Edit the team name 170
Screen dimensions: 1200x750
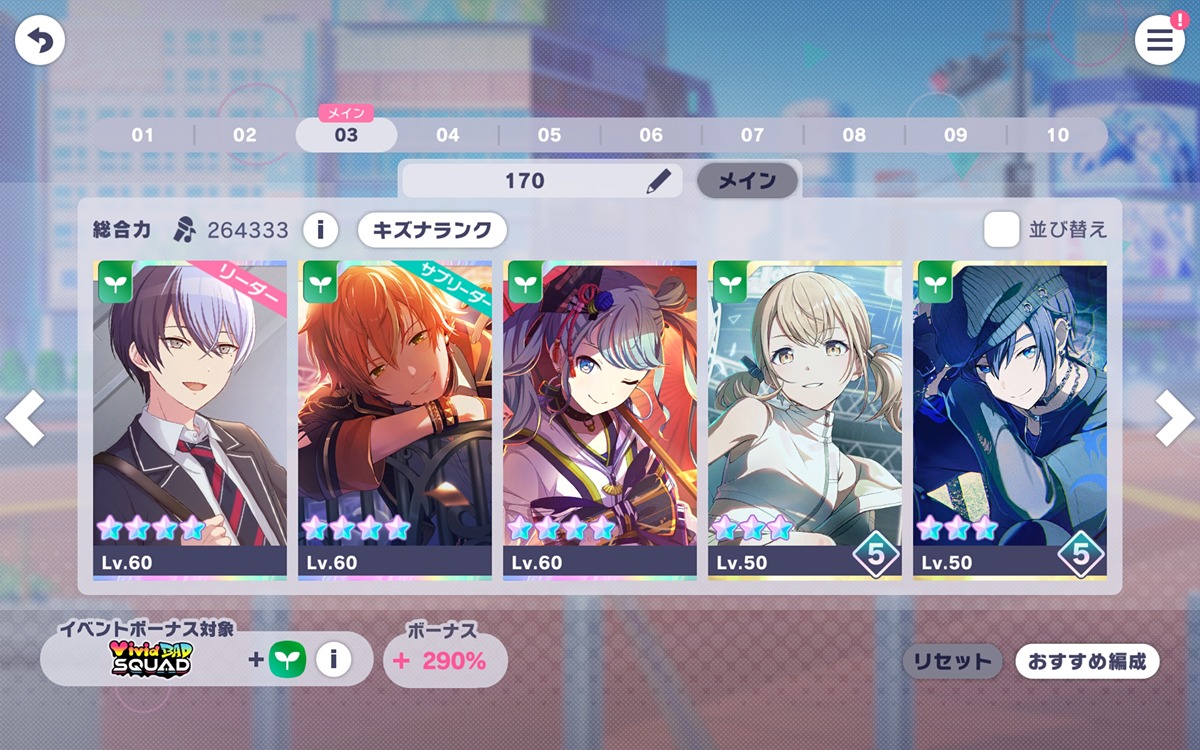click(x=657, y=181)
